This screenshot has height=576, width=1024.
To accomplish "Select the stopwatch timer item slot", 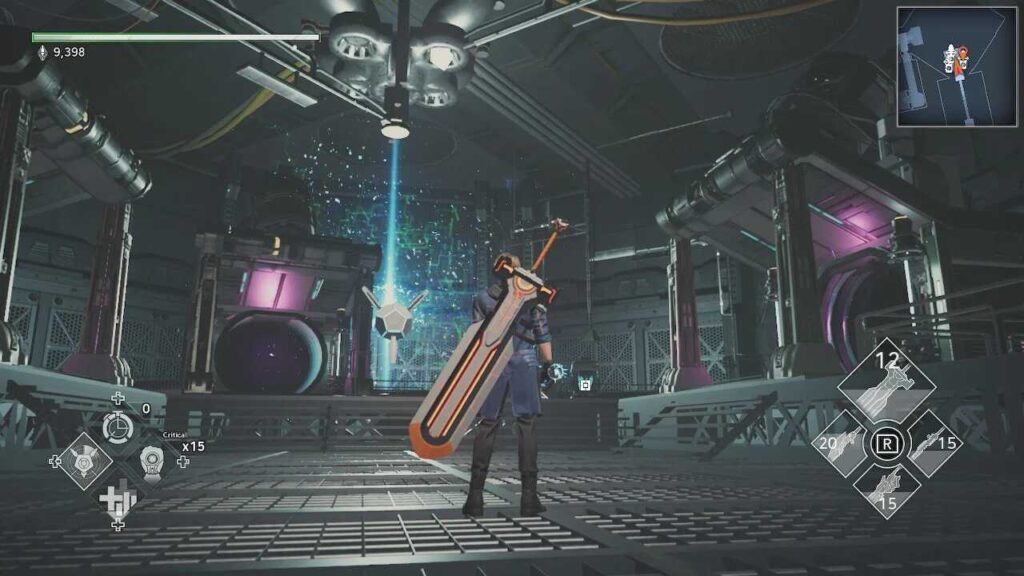I will pos(117,427).
